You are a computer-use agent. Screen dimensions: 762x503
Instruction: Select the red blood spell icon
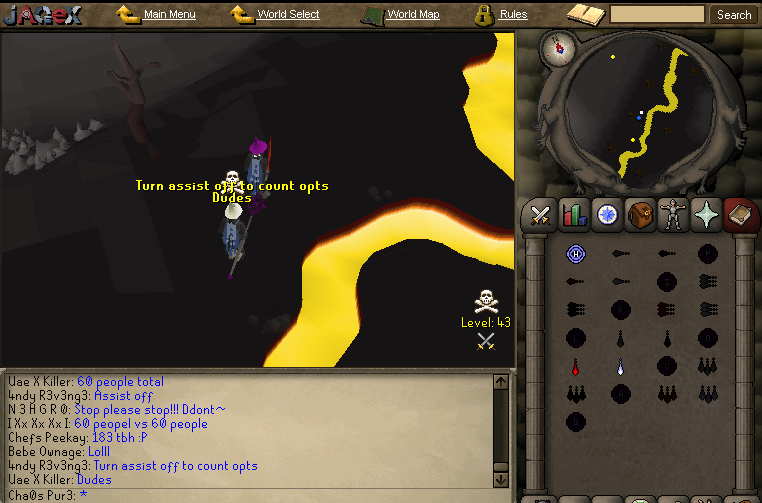575,366
